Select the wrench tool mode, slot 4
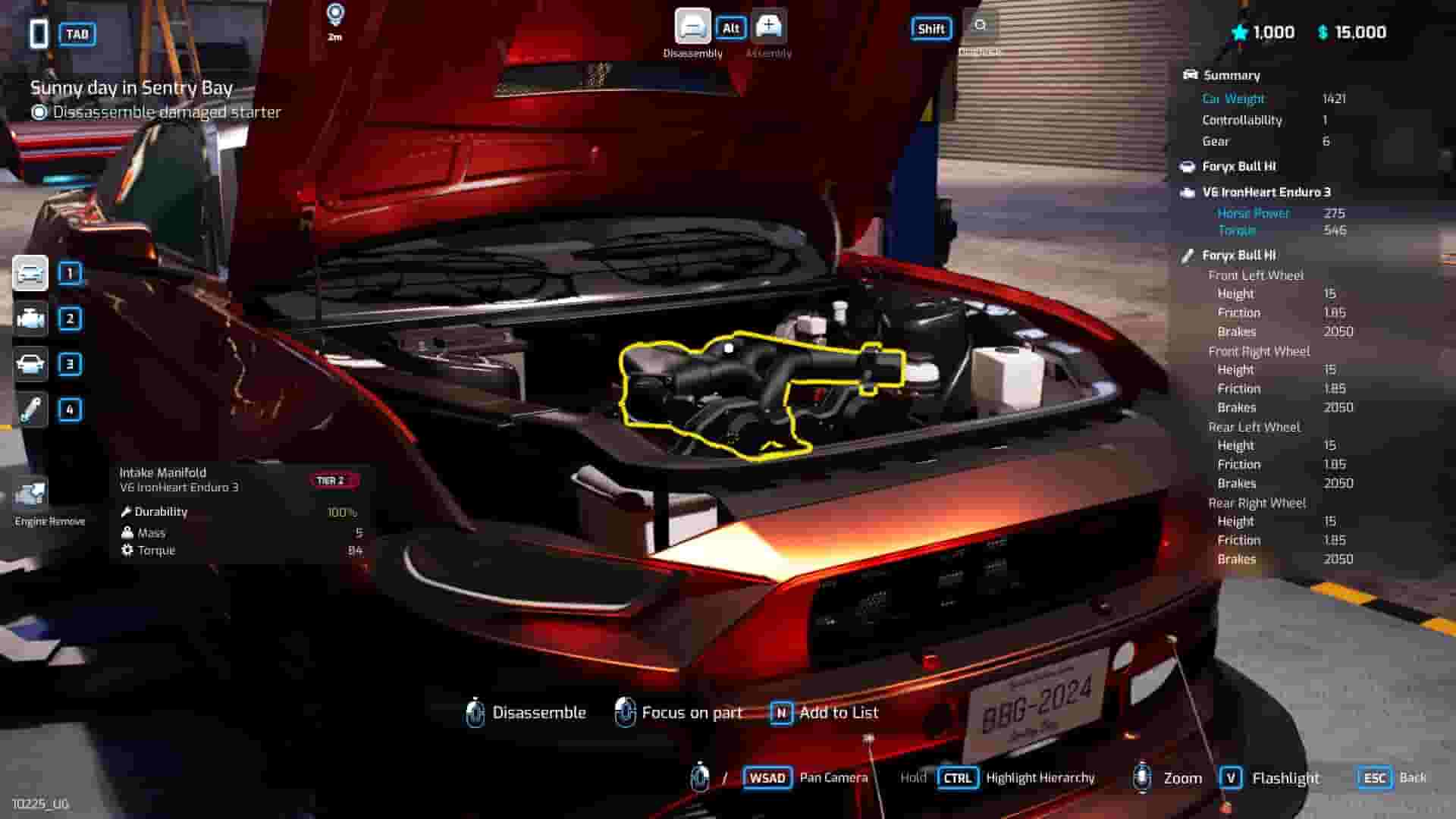Viewport: 1456px width, 819px height. click(30, 409)
